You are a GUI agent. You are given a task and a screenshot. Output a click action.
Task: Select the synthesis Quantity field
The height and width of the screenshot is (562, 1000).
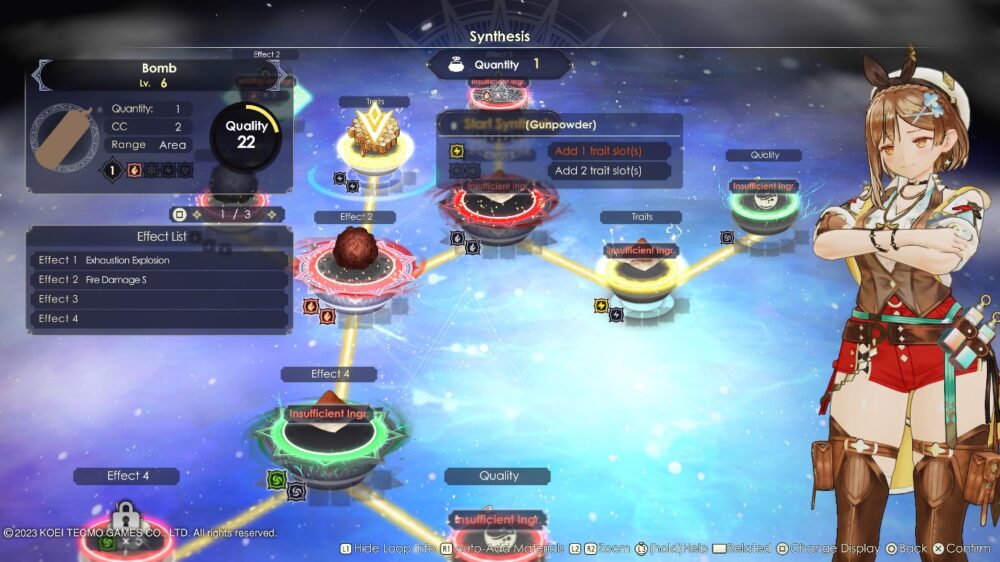(x=499, y=65)
